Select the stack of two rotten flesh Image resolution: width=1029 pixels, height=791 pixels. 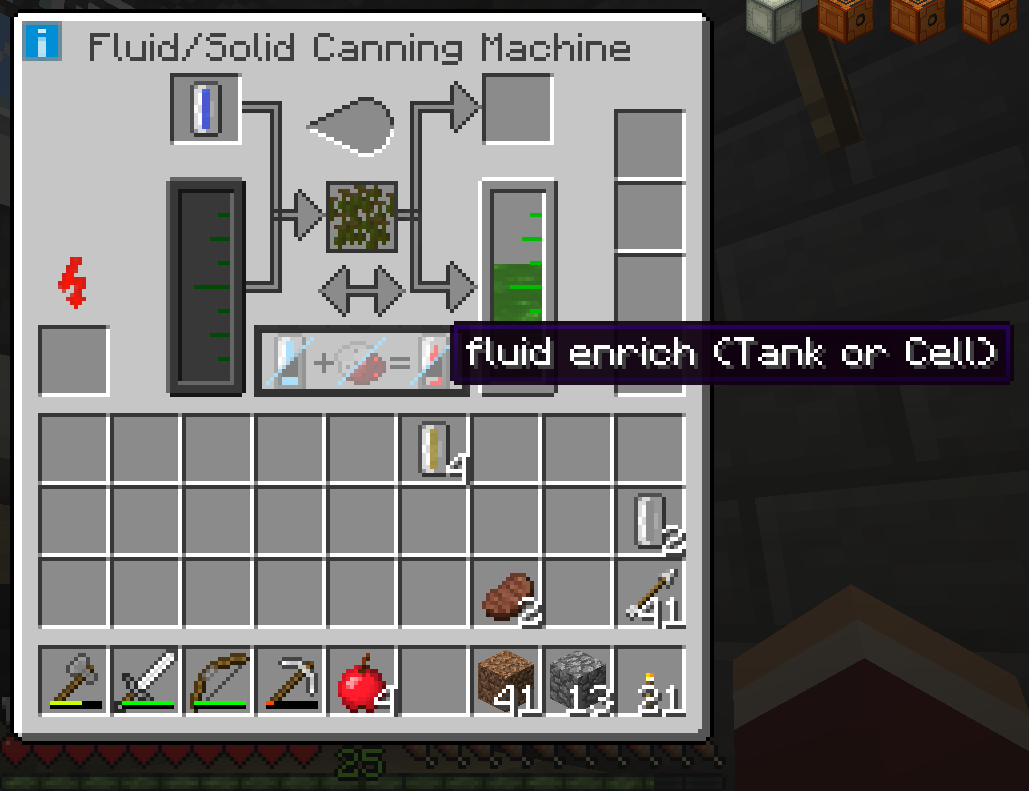(x=507, y=594)
